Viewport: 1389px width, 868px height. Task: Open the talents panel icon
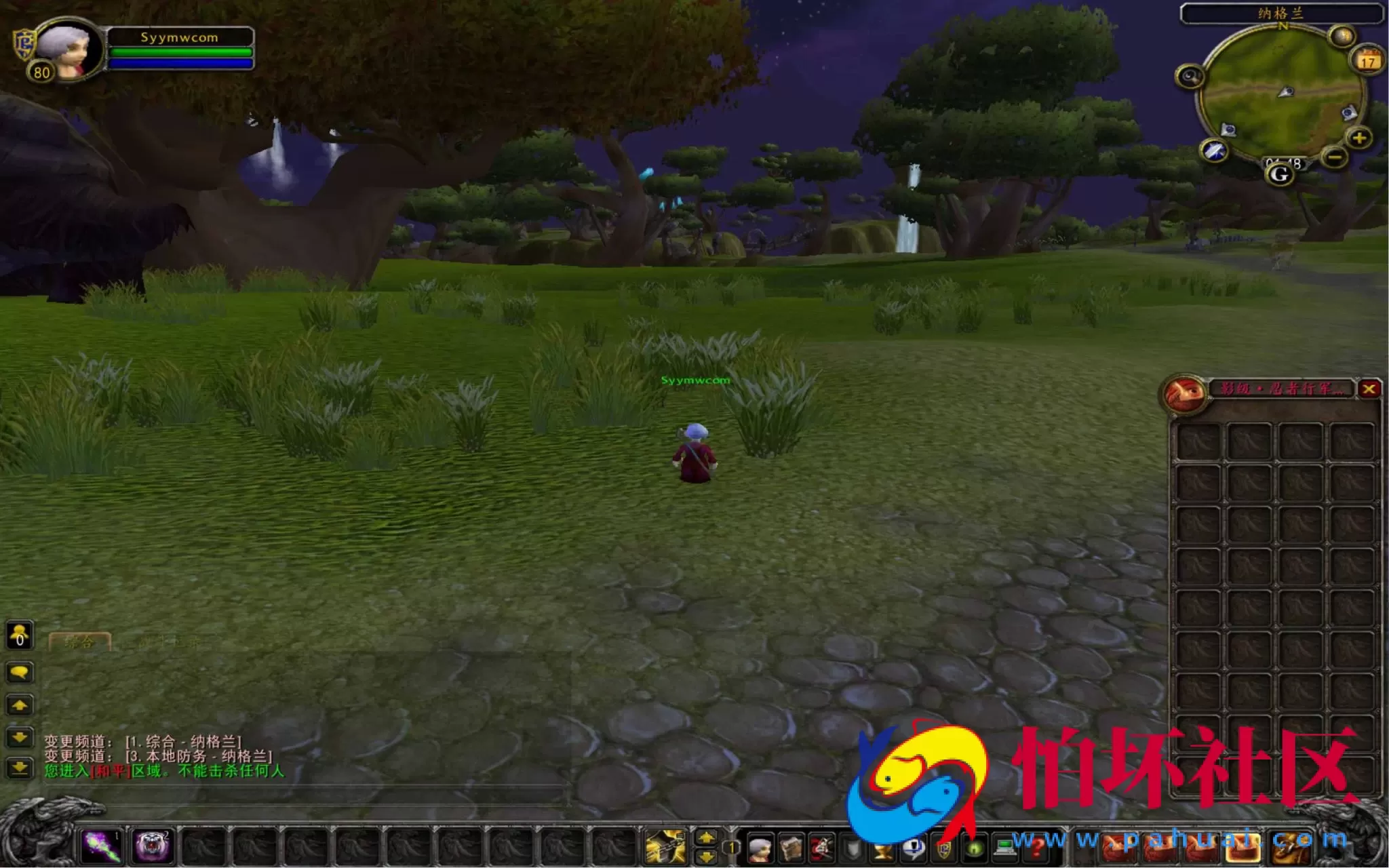coord(823,848)
